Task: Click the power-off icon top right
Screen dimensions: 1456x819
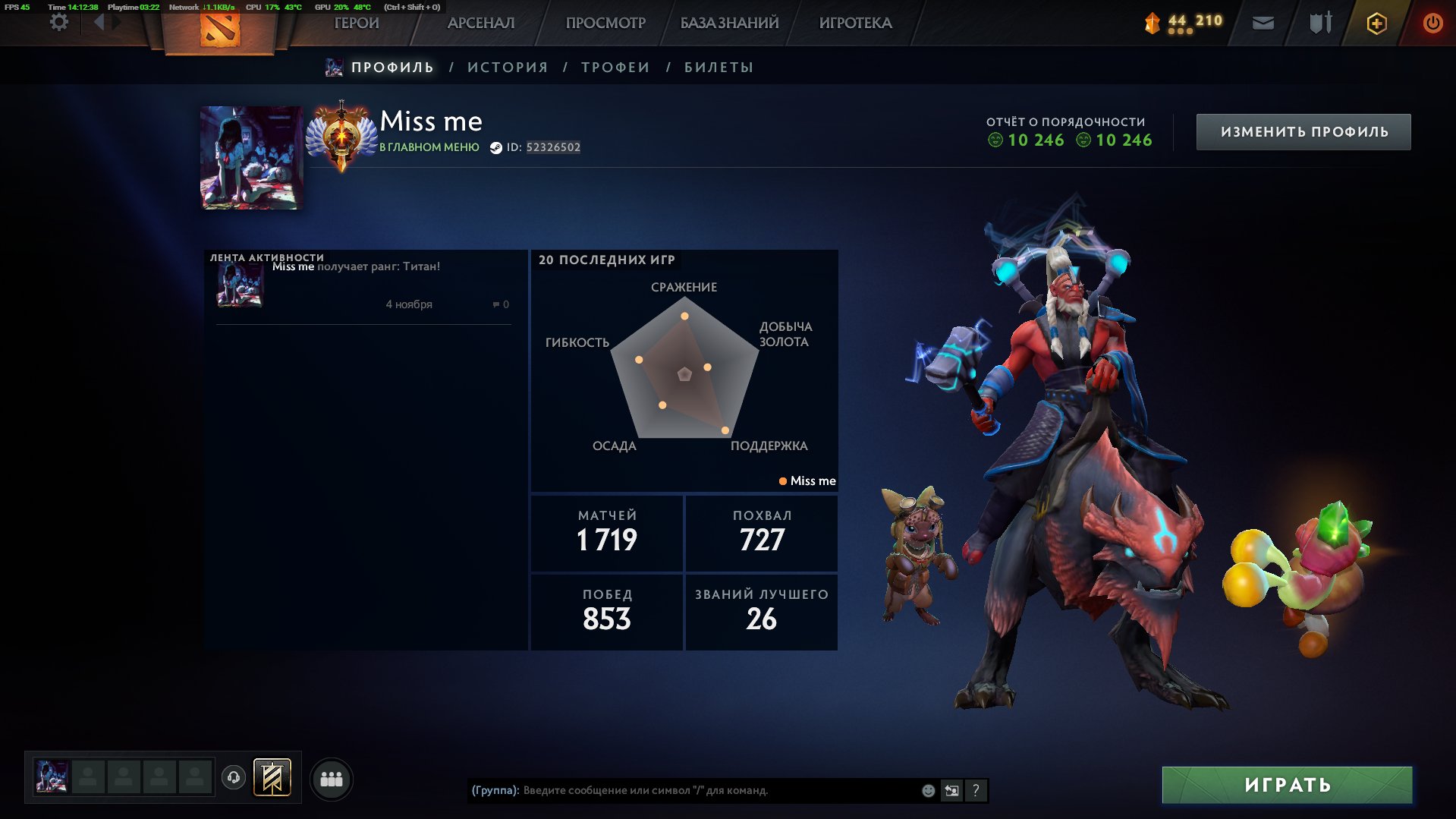Action: pos(1432,23)
